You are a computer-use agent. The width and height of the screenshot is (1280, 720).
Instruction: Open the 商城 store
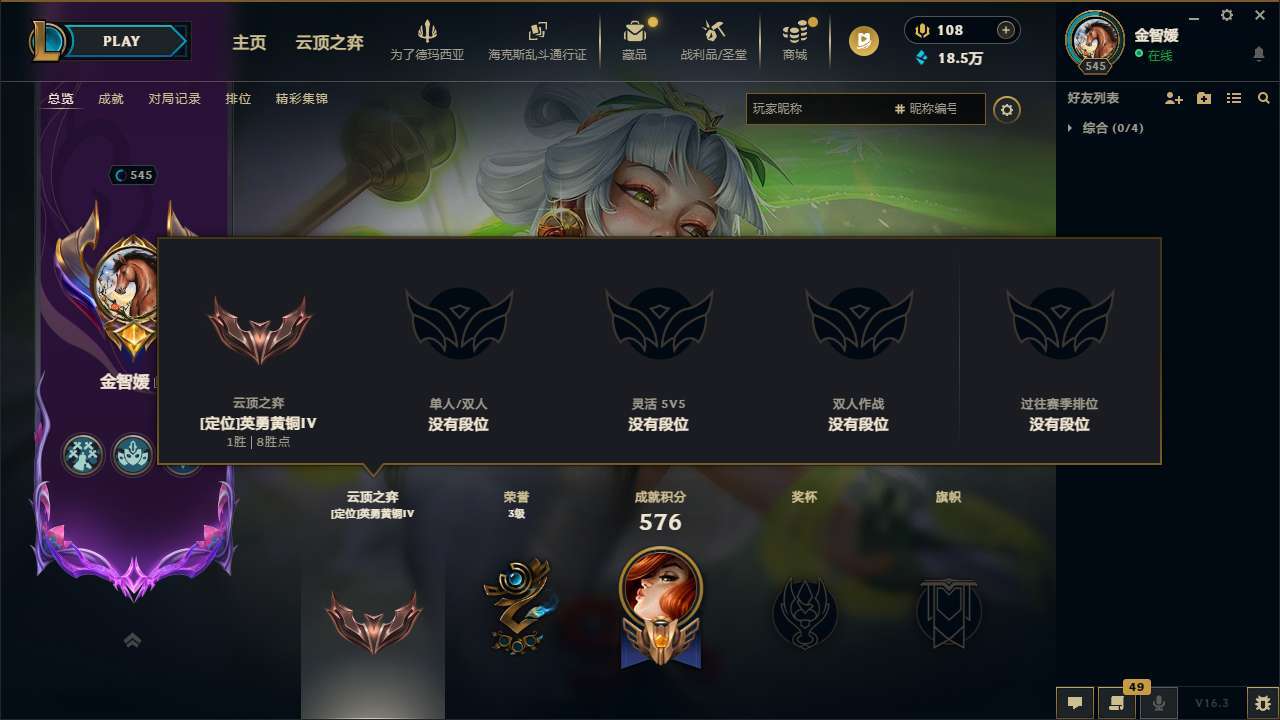[795, 41]
